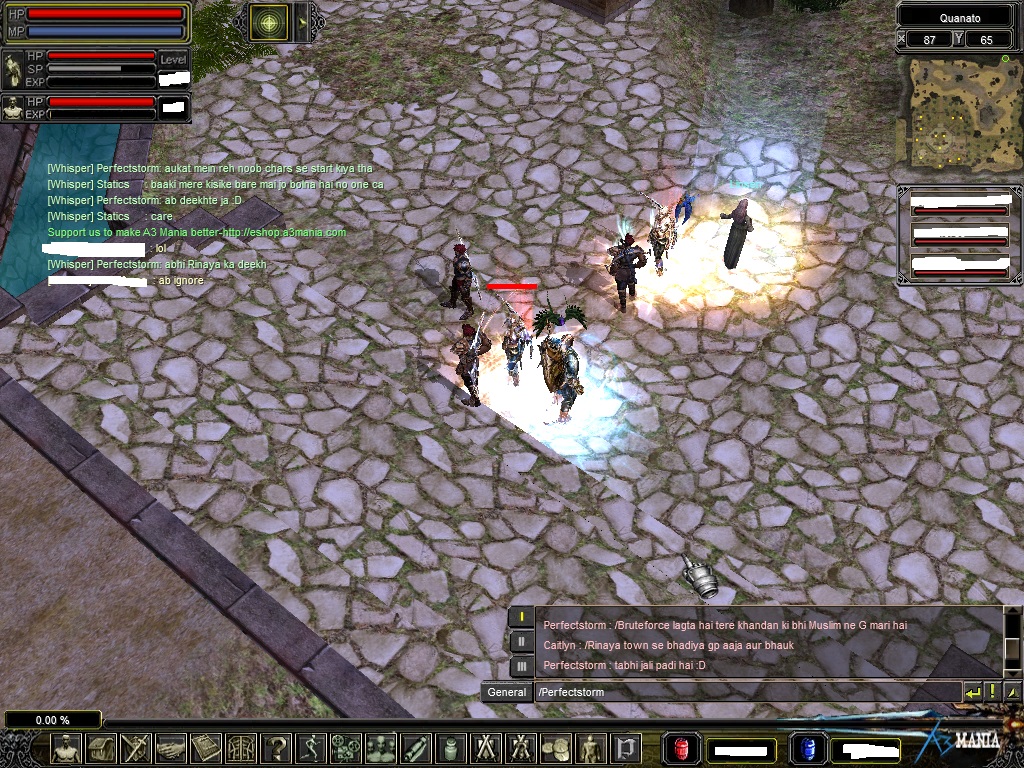Select the gold coins icon in toolbar
The height and width of the screenshot is (768, 1024).
[x=556, y=747]
